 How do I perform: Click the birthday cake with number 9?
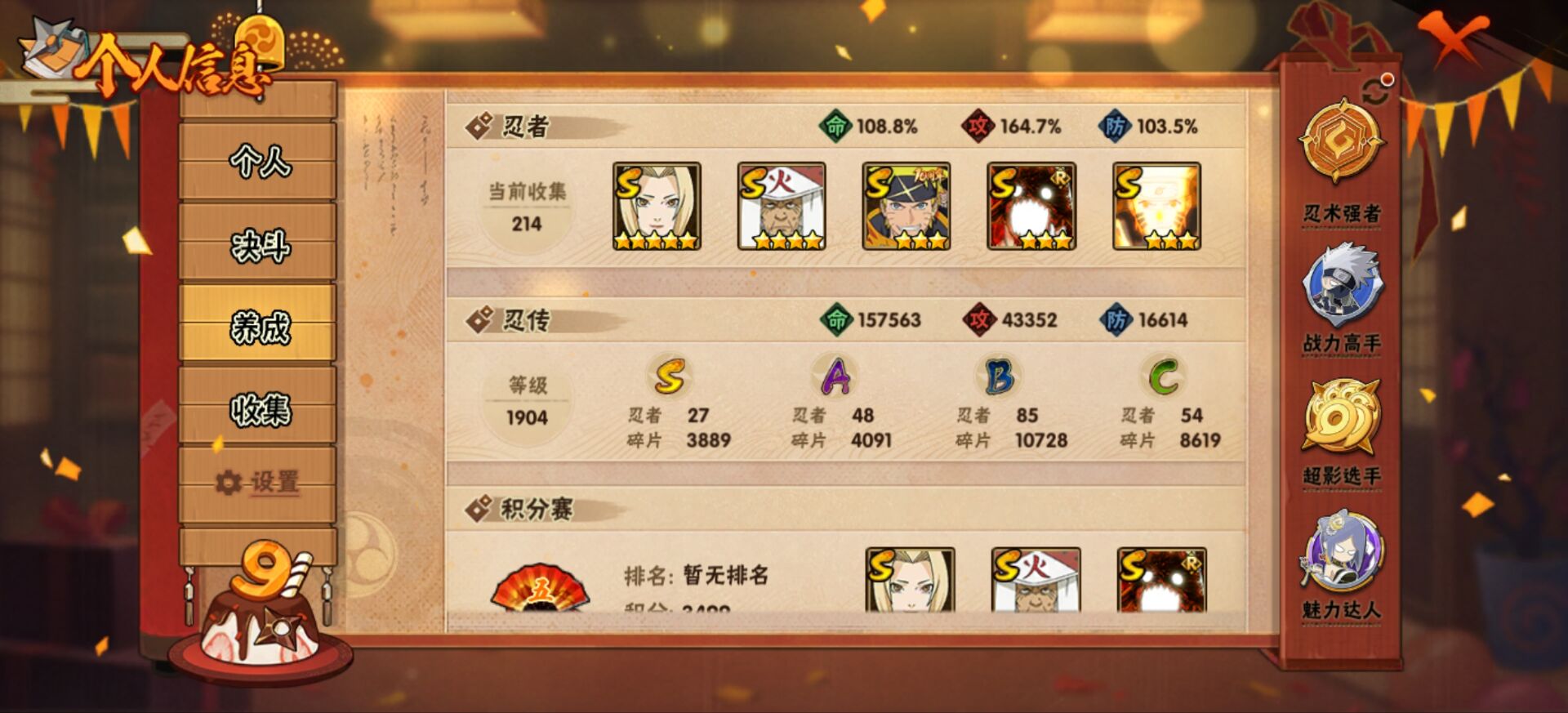pos(261,621)
